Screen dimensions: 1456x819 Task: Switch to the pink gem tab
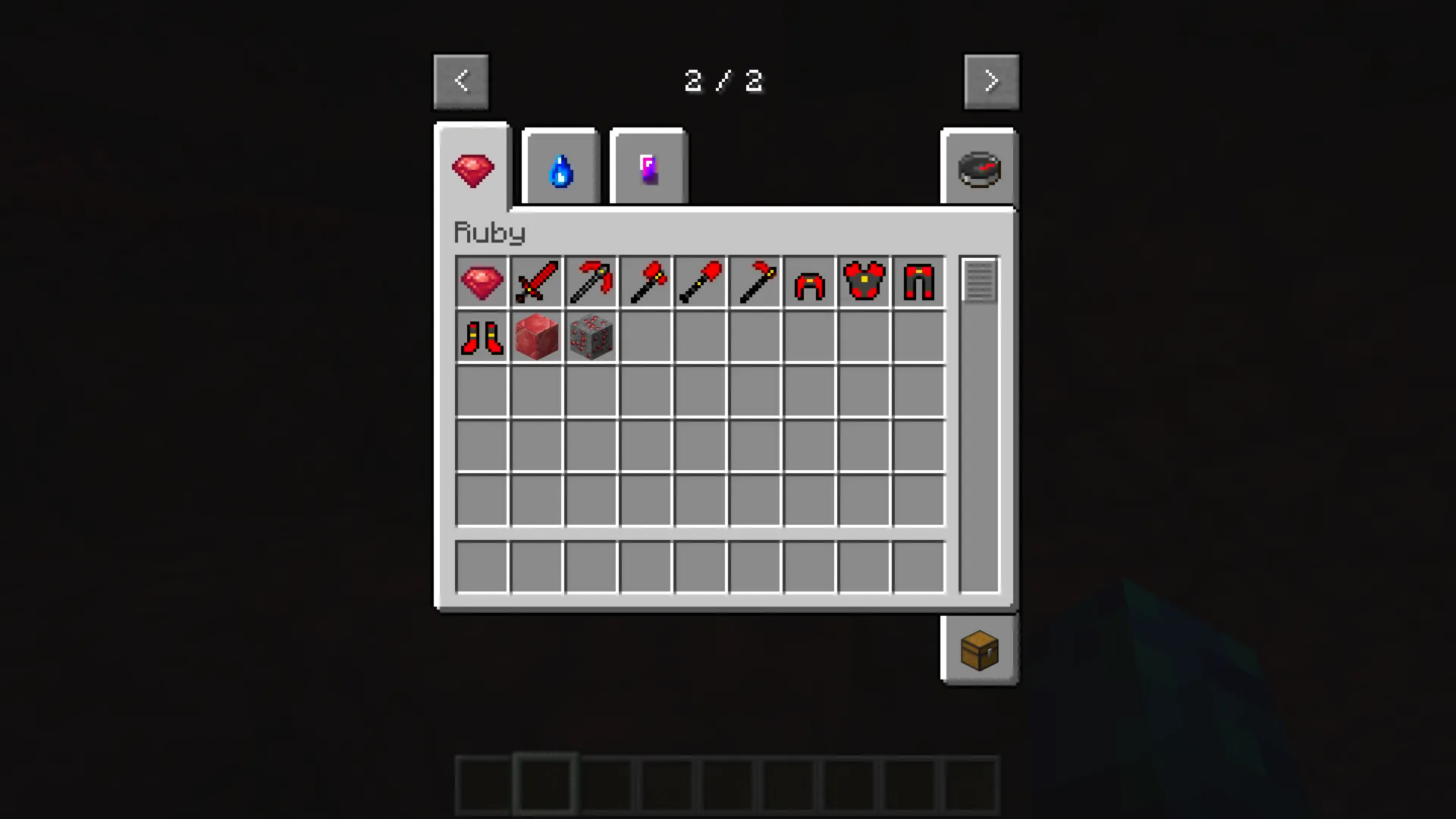pos(648,167)
